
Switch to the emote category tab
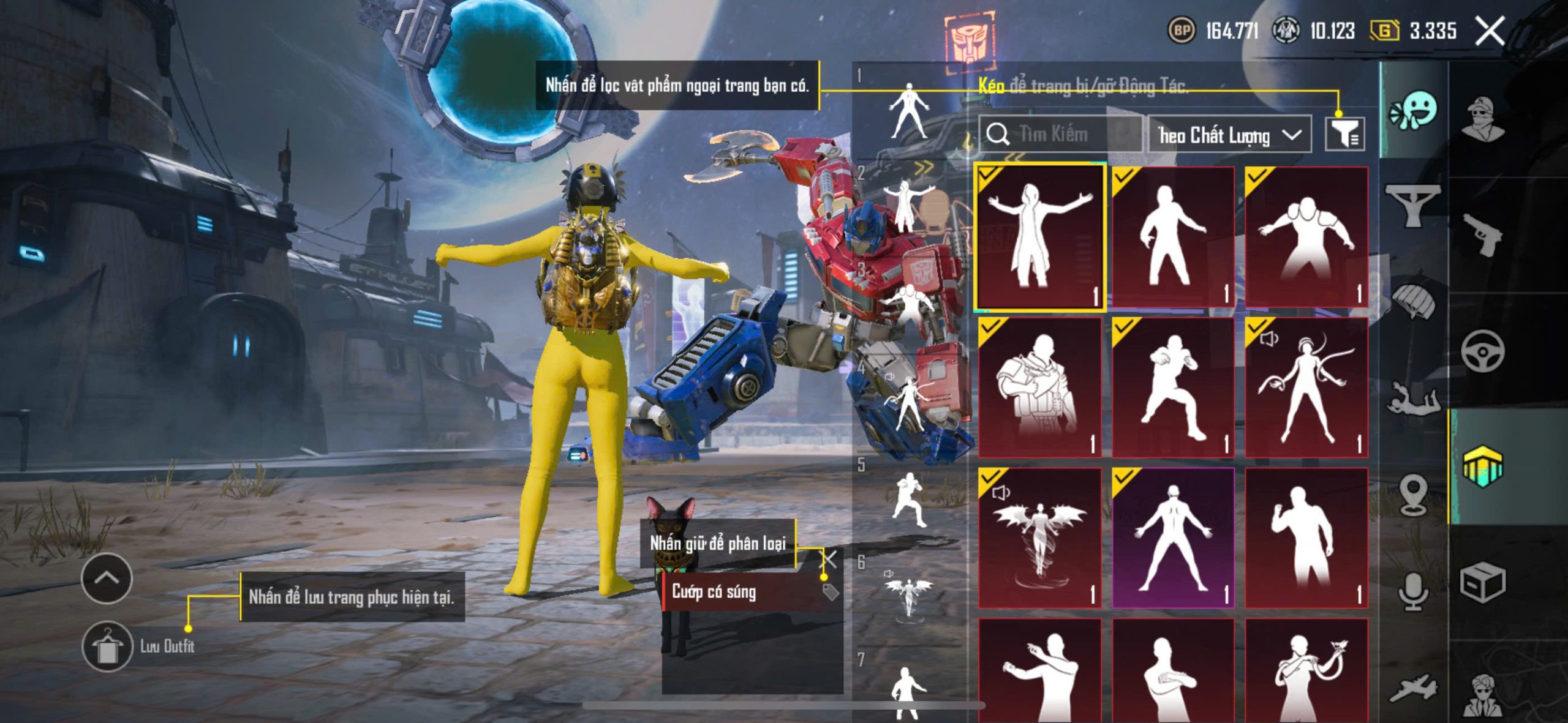[x=1414, y=111]
